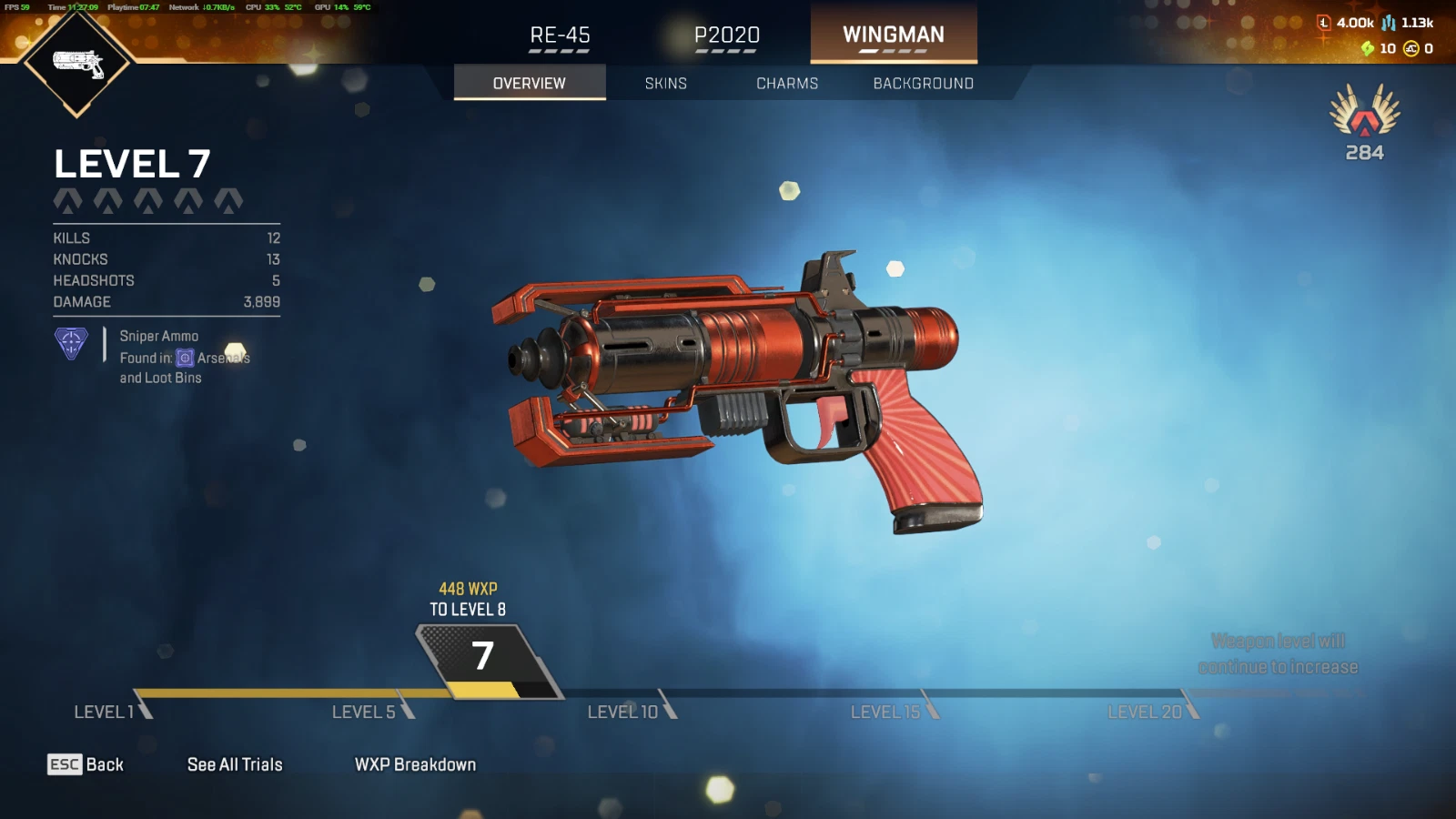
Task: Click the weapon diamond icon badge
Action: click(77, 63)
